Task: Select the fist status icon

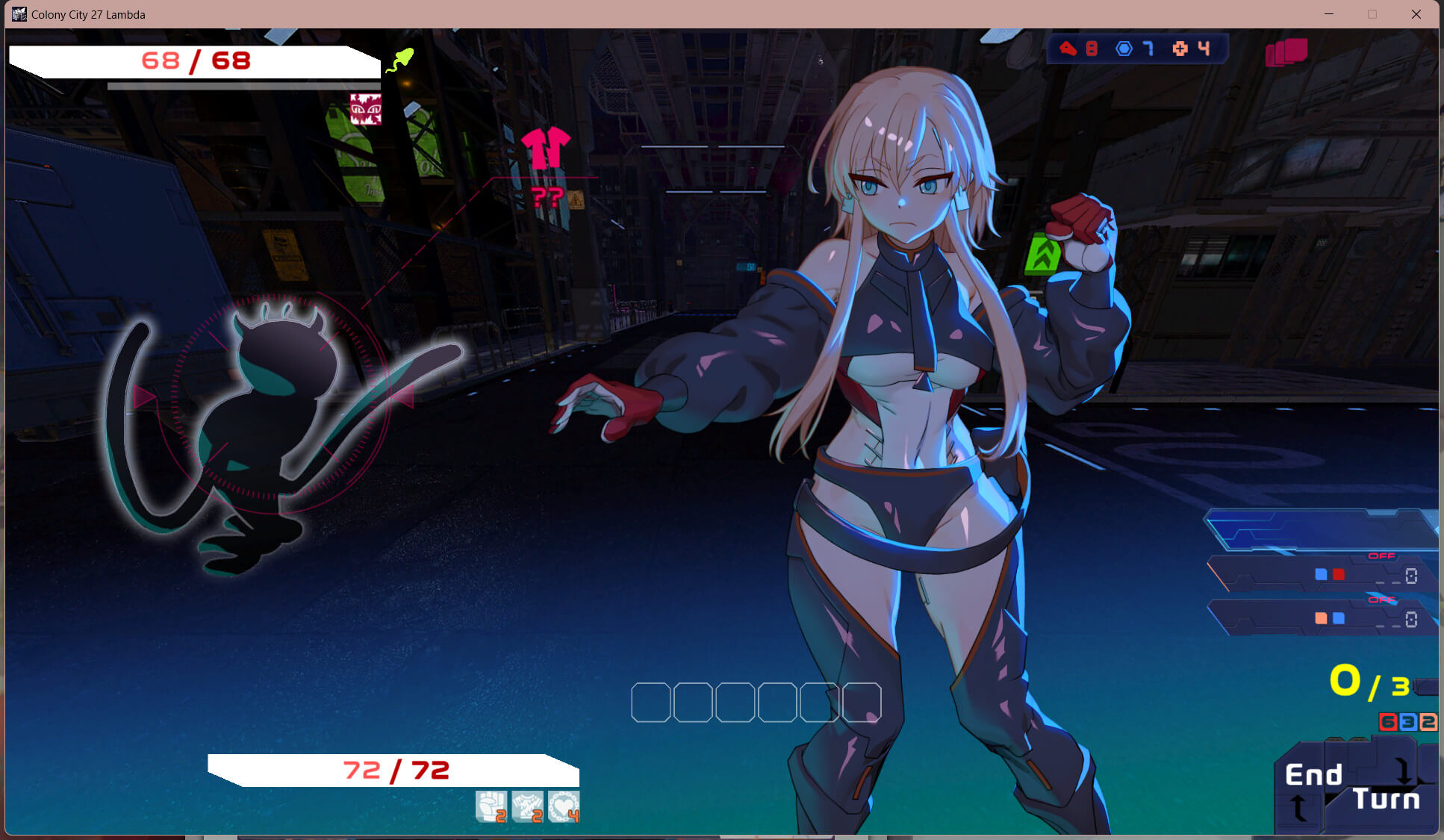Action: pyautogui.click(x=491, y=806)
